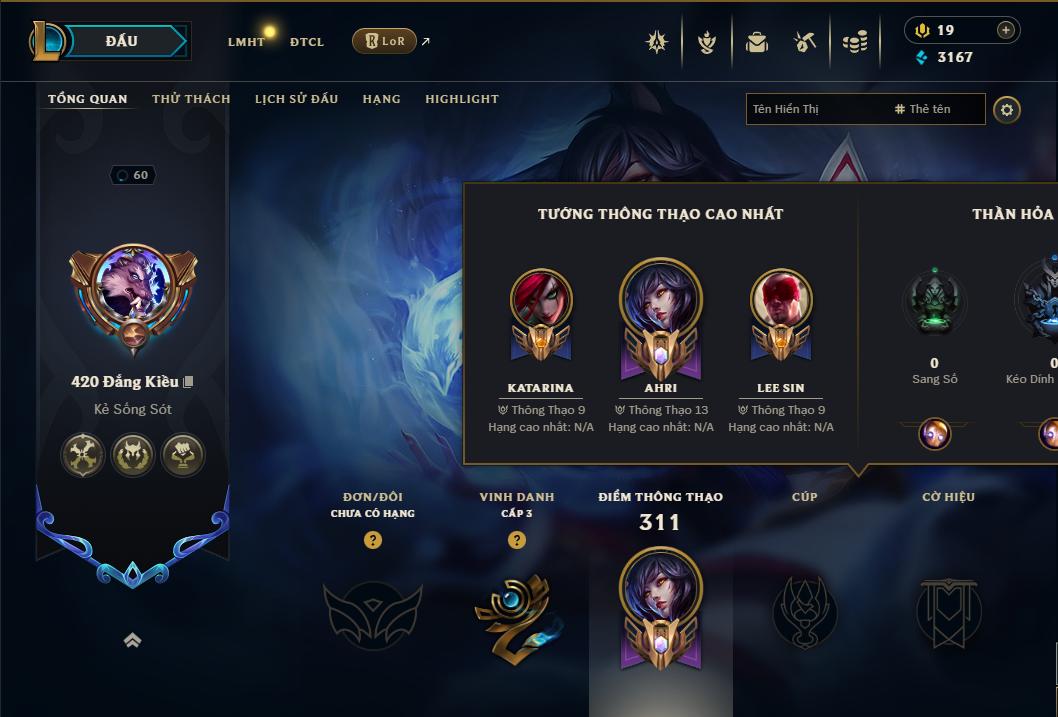Click the plus button to buy RP
1058x717 pixels.
point(1005,31)
